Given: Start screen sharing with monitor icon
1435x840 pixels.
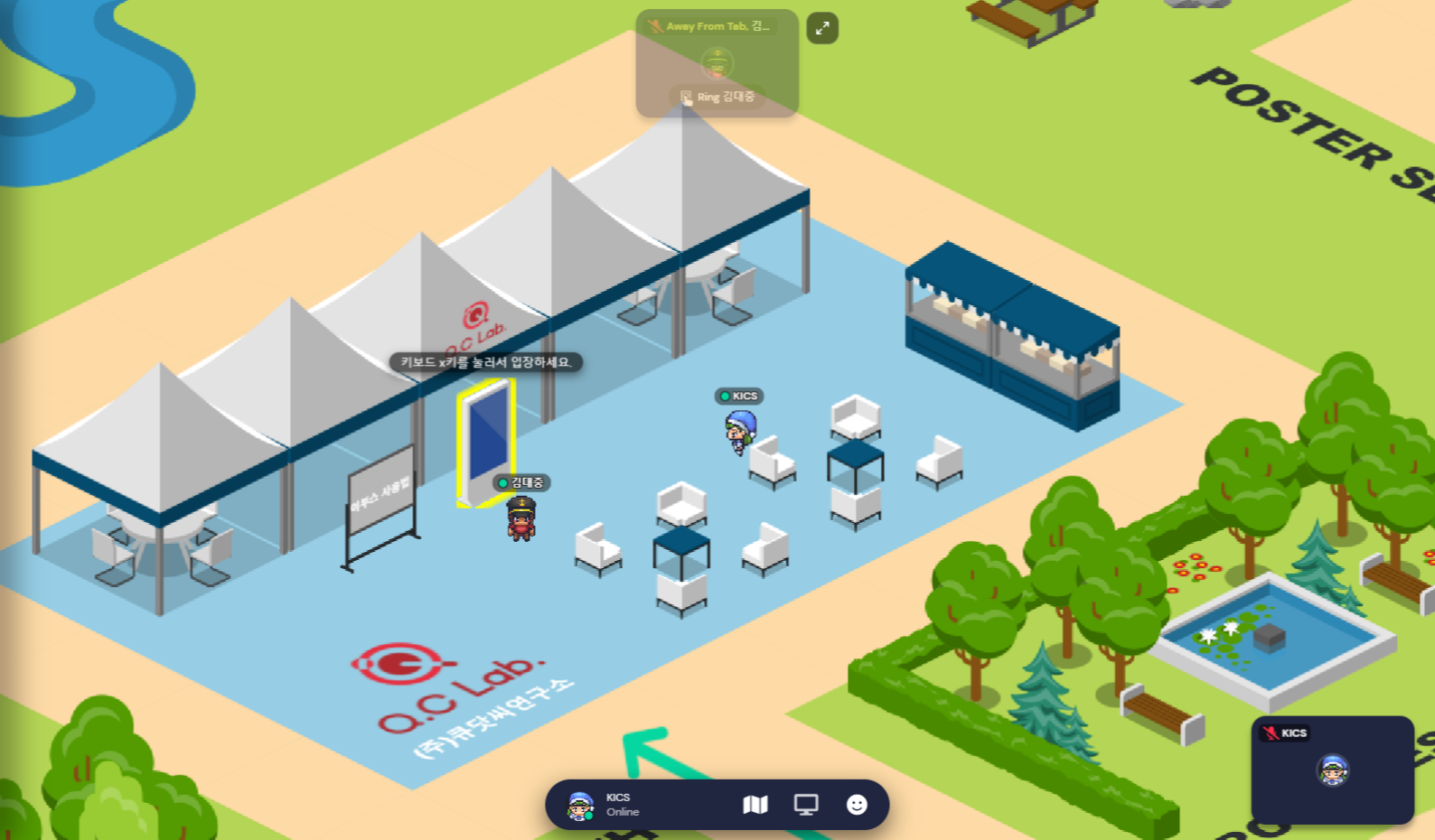Looking at the screenshot, I should pos(806,804).
